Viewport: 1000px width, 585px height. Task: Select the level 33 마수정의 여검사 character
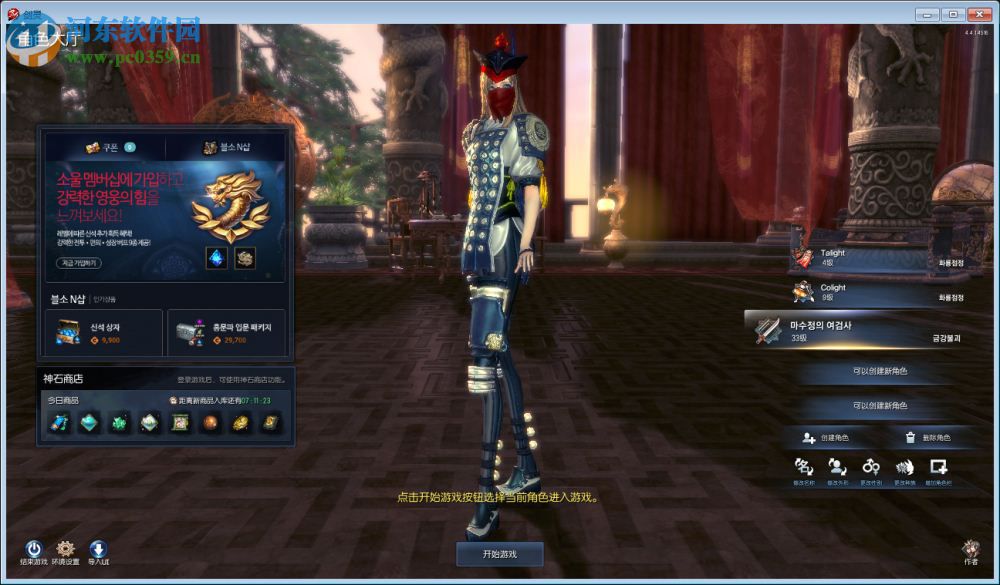[x=860, y=331]
